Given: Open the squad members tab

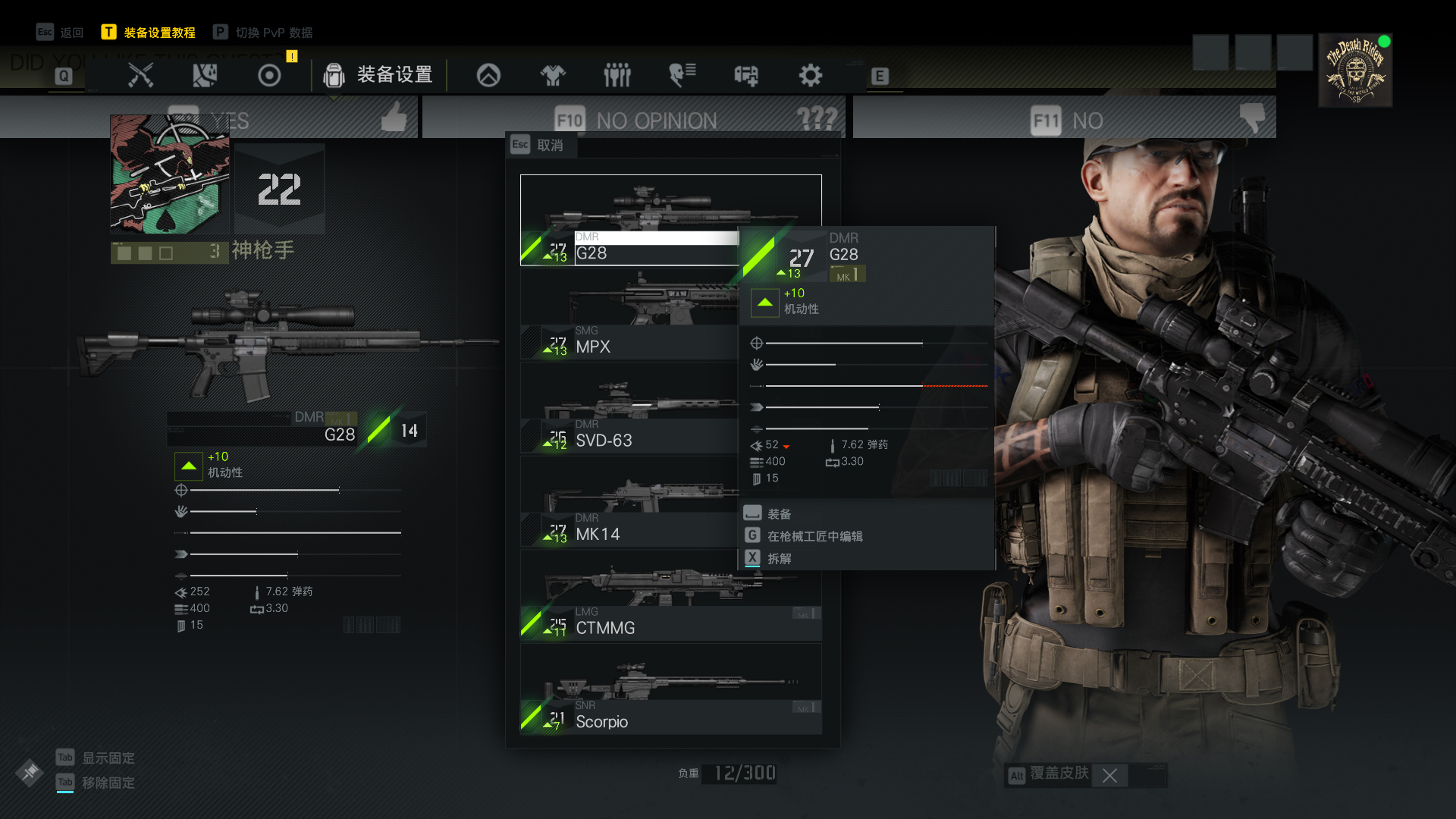Looking at the screenshot, I should (x=617, y=75).
